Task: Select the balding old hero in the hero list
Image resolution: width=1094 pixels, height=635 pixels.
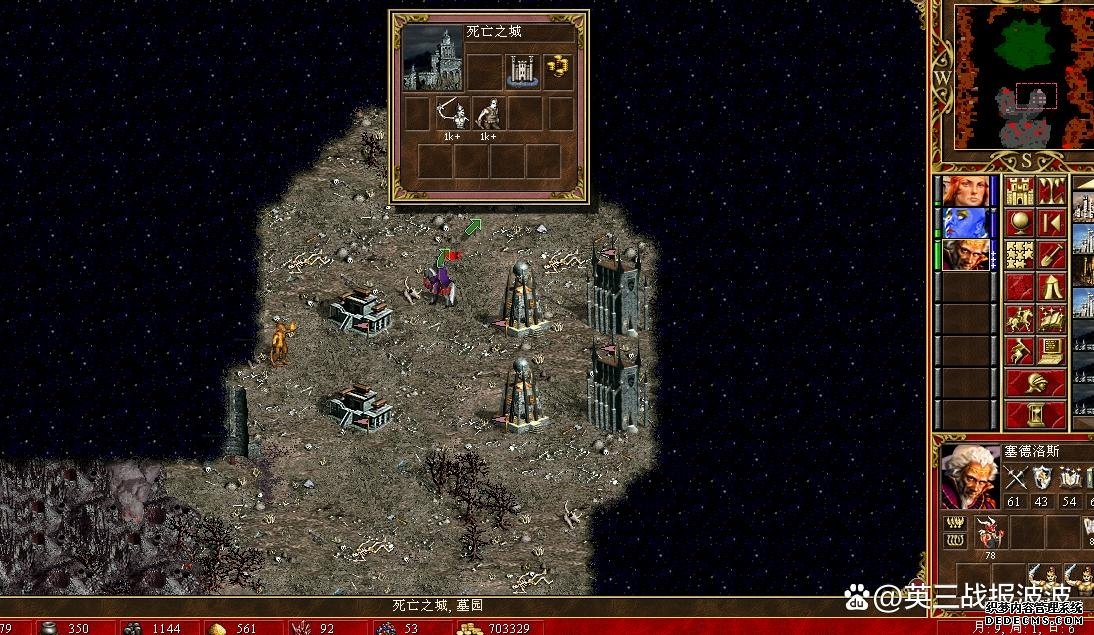Action: point(966,255)
